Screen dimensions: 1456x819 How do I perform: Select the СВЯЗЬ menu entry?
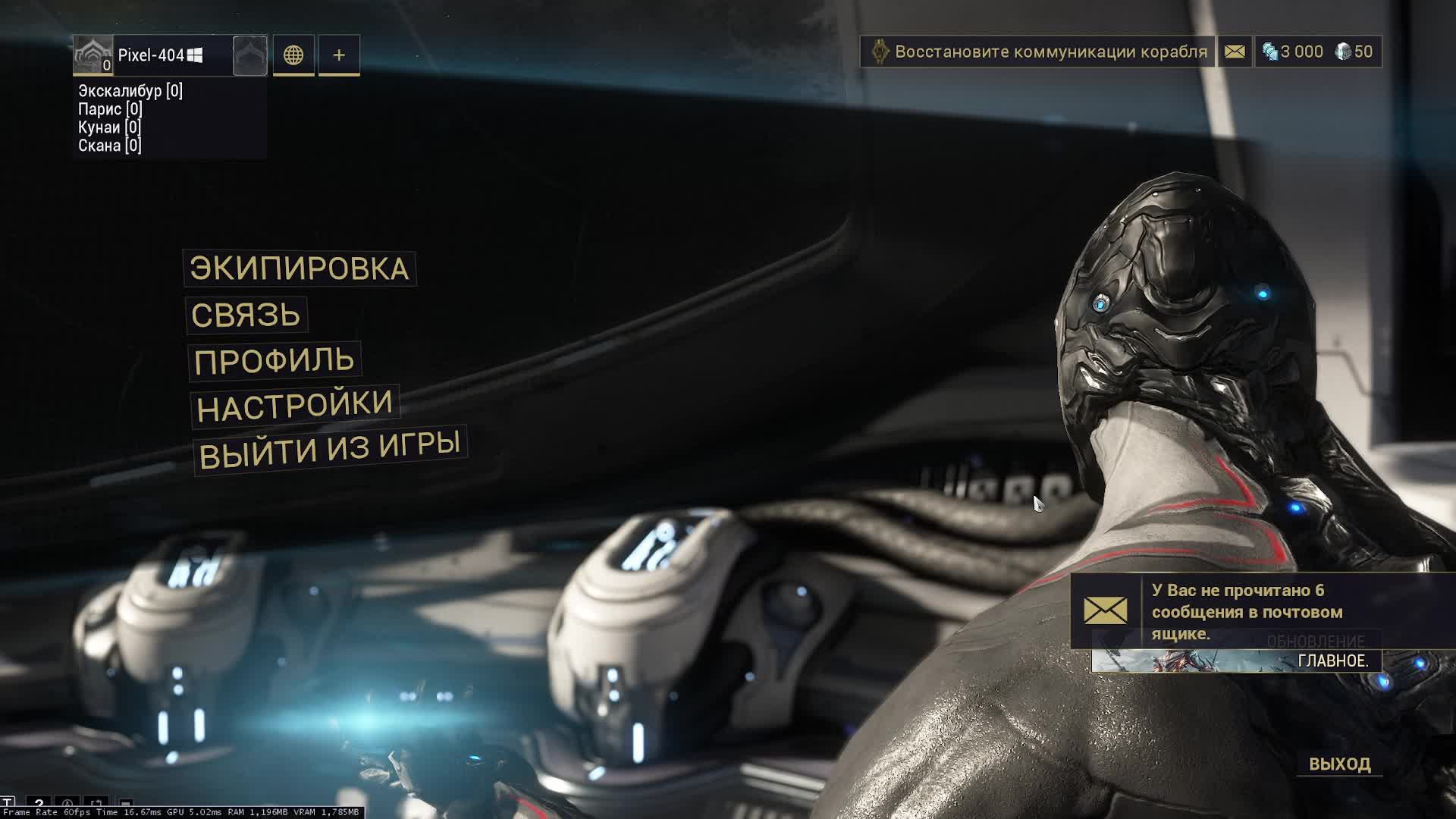coord(246,315)
